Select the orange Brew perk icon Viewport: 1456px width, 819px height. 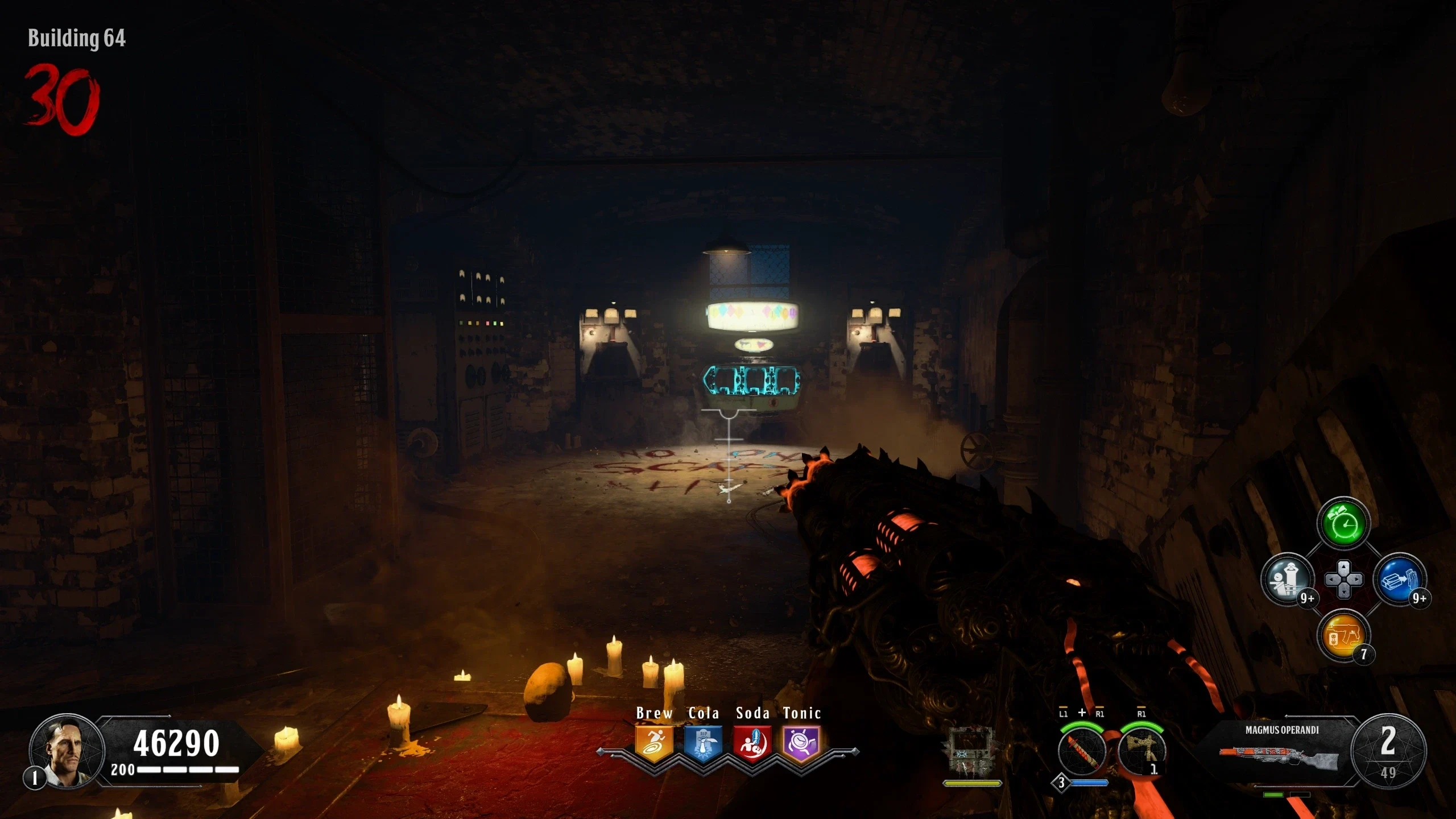654,743
